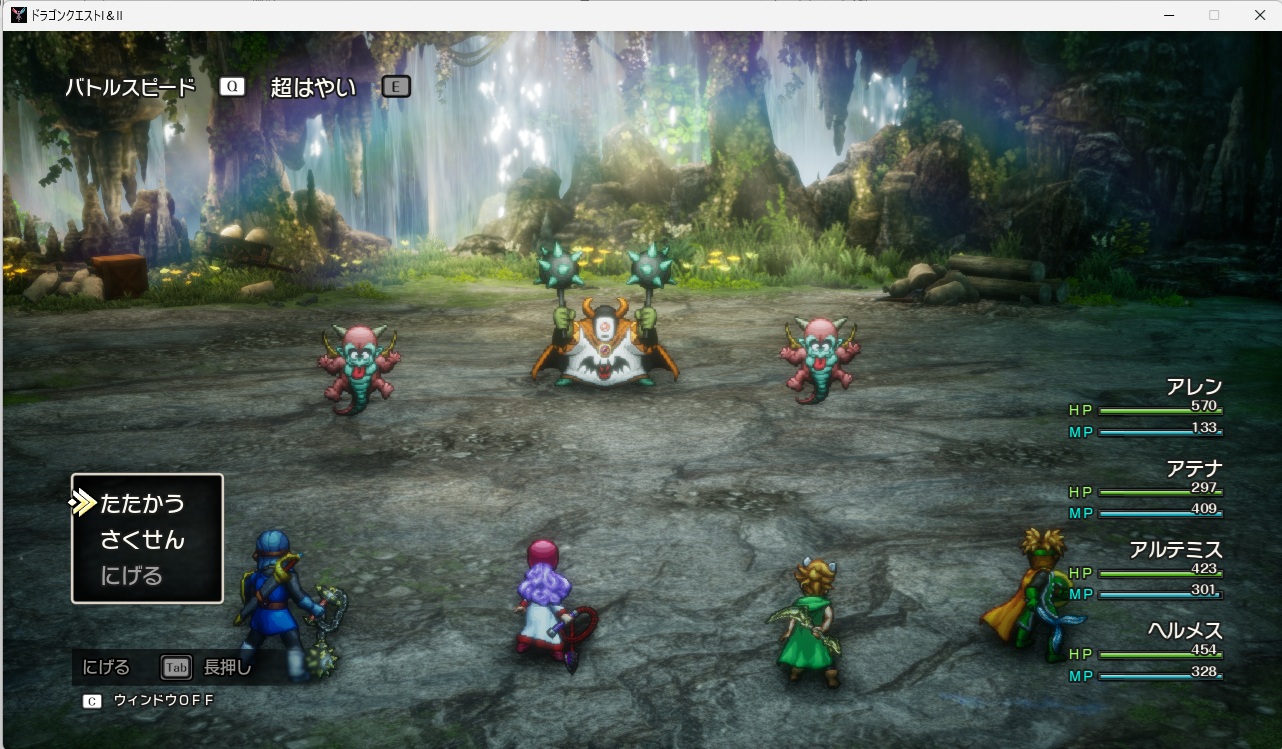Choose さくせん in the battle menu
The width and height of the screenshot is (1282, 749).
142,540
